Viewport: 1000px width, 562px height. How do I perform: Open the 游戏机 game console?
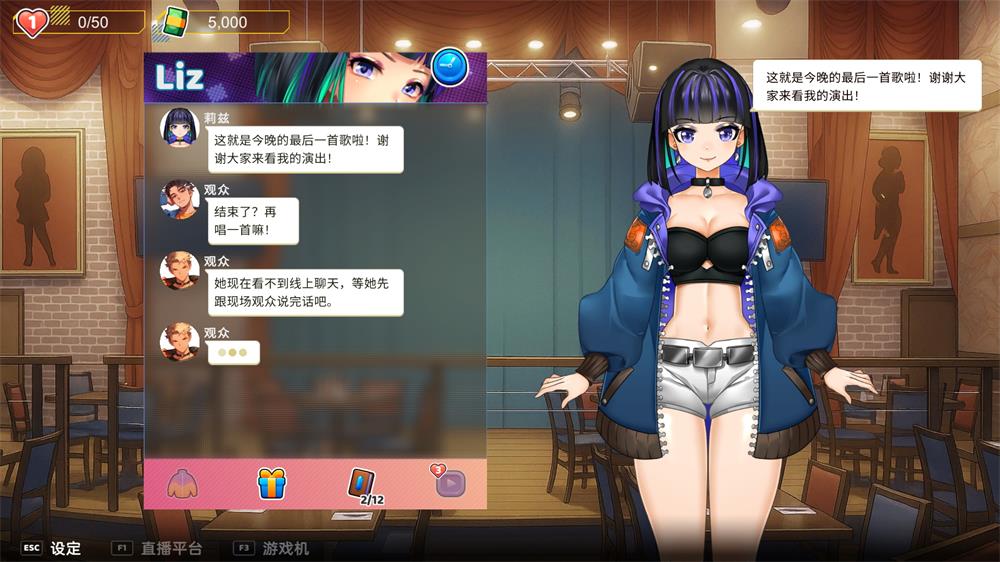[x=286, y=548]
